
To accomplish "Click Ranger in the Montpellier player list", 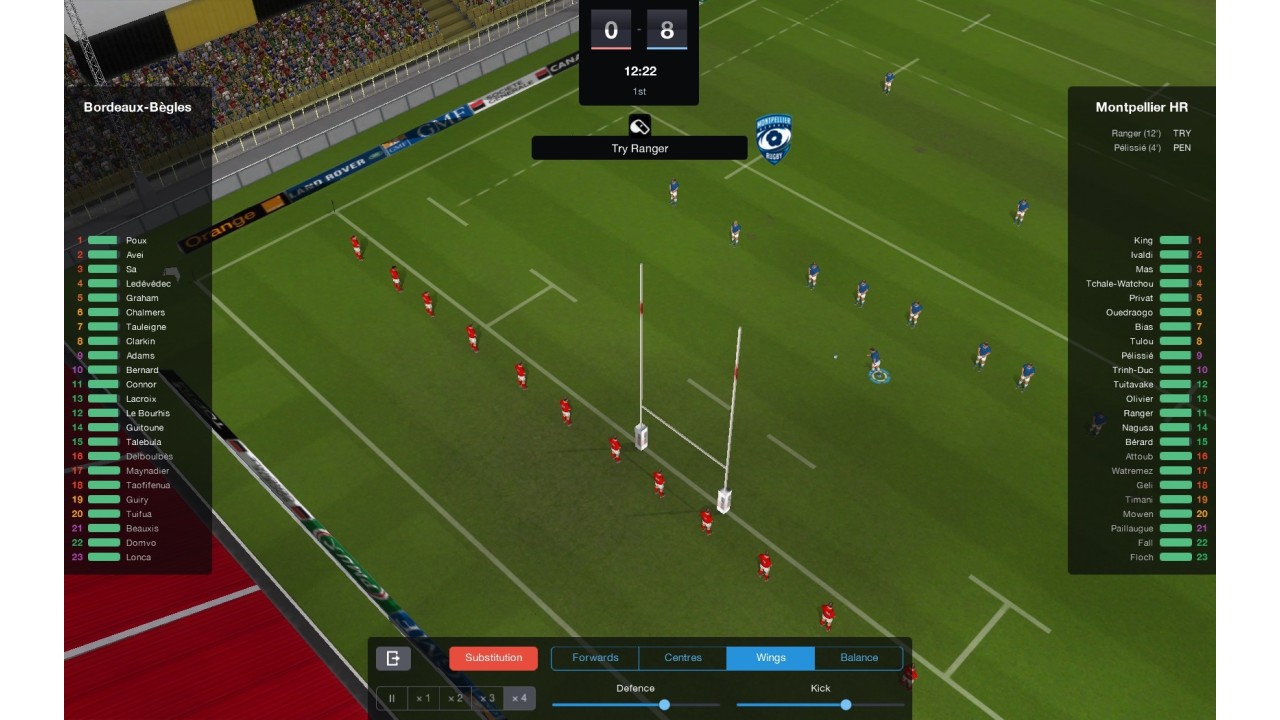I will [1138, 413].
